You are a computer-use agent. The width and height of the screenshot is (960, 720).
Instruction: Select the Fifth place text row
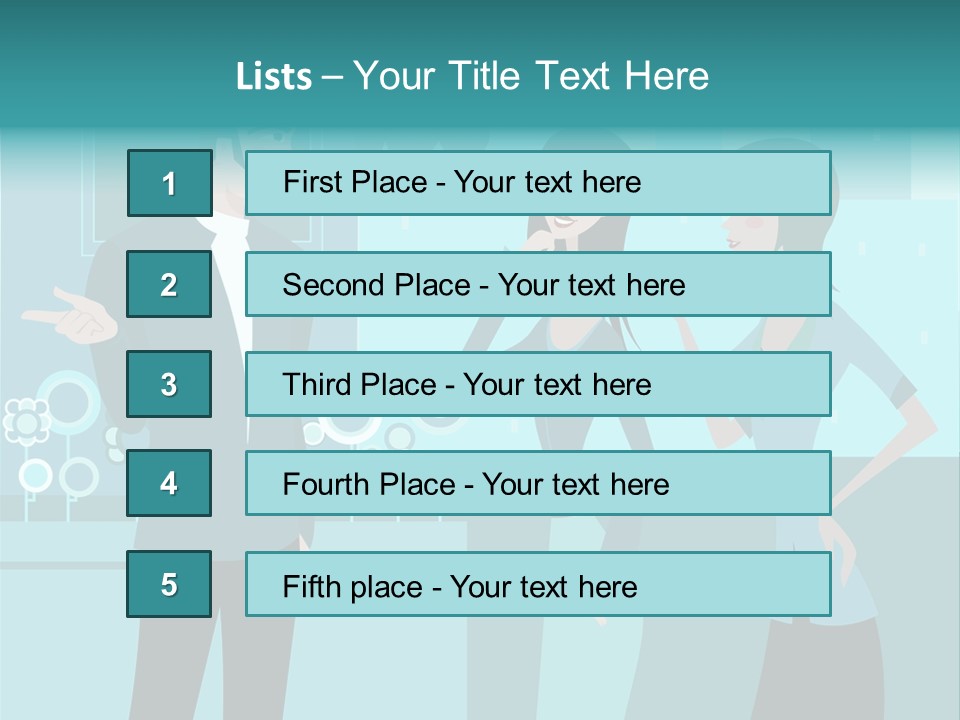click(538, 584)
